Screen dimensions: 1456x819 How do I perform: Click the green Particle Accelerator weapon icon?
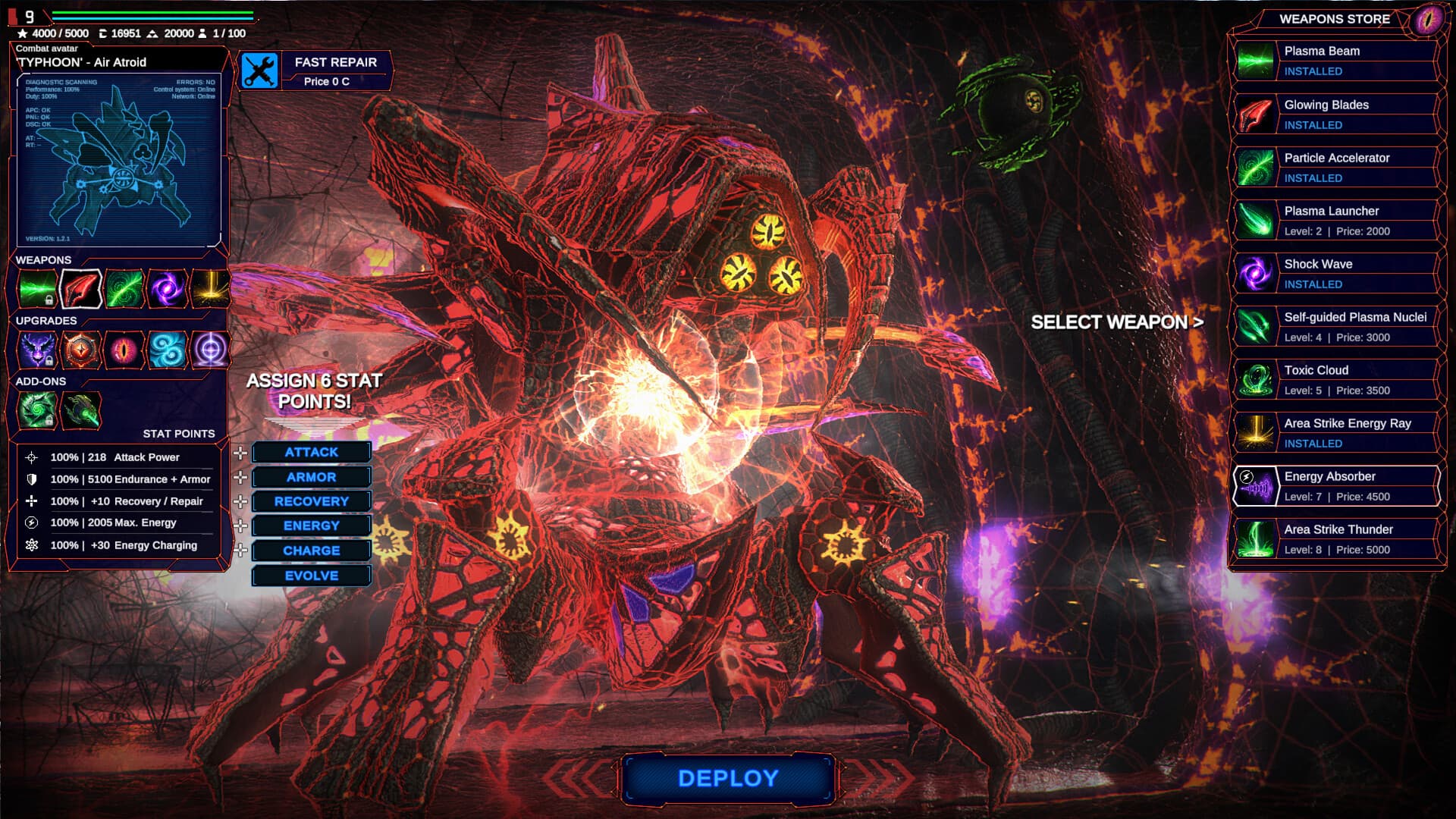coord(124,289)
